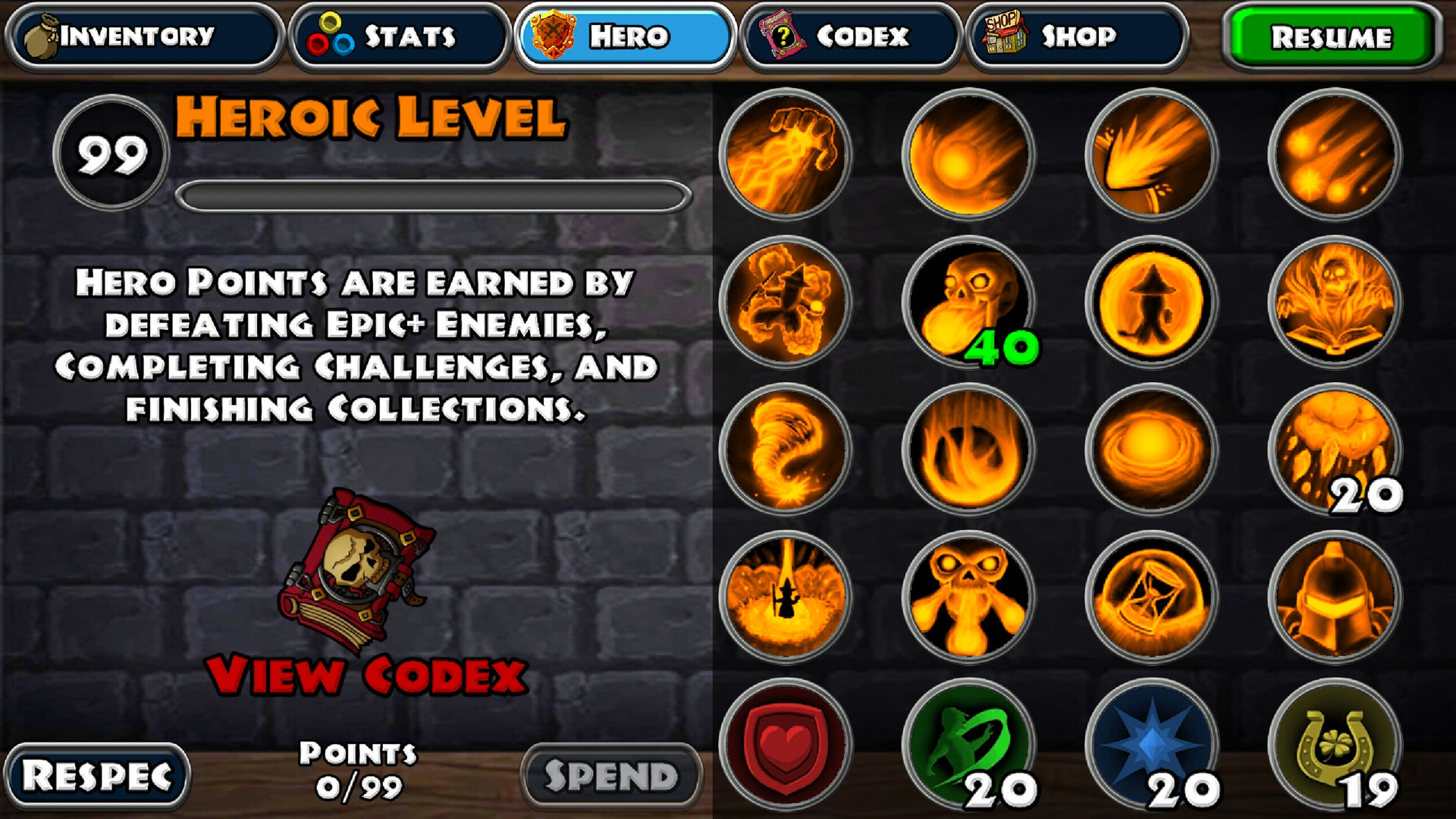Choose the blue star skill icon

(1151, 744)
